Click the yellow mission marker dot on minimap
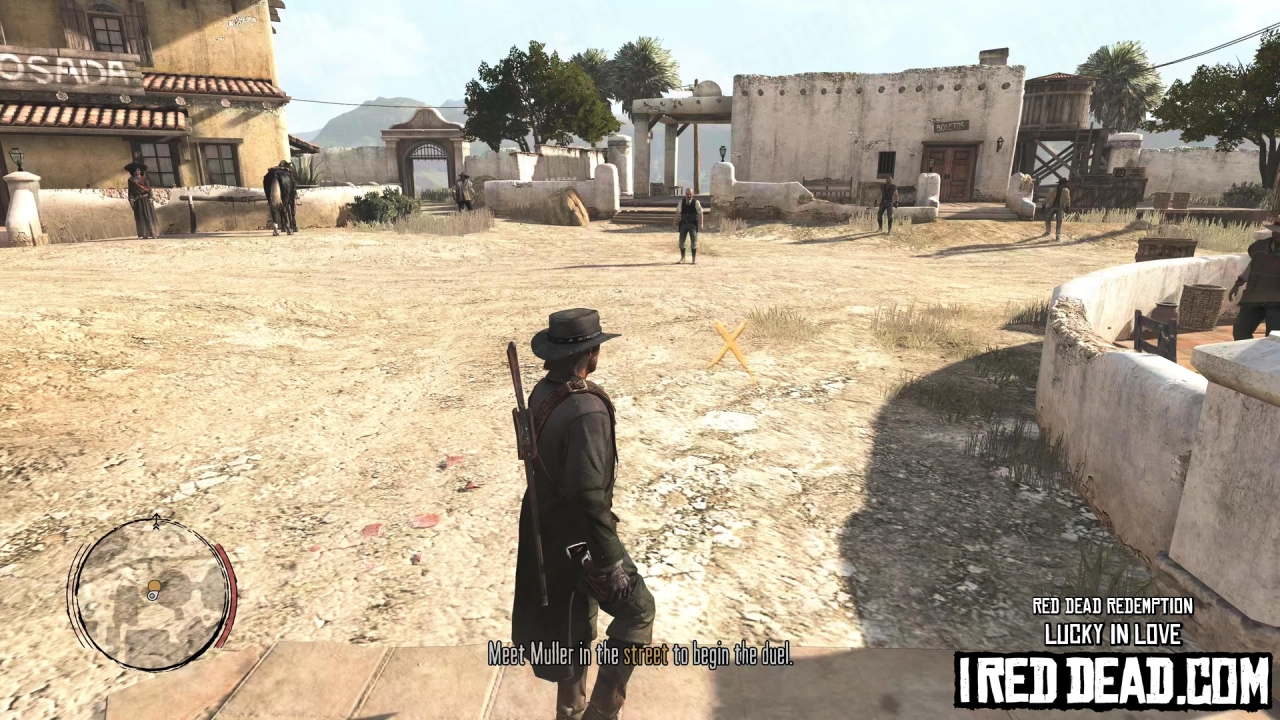Screen dimensions: 1280x720 153,585
